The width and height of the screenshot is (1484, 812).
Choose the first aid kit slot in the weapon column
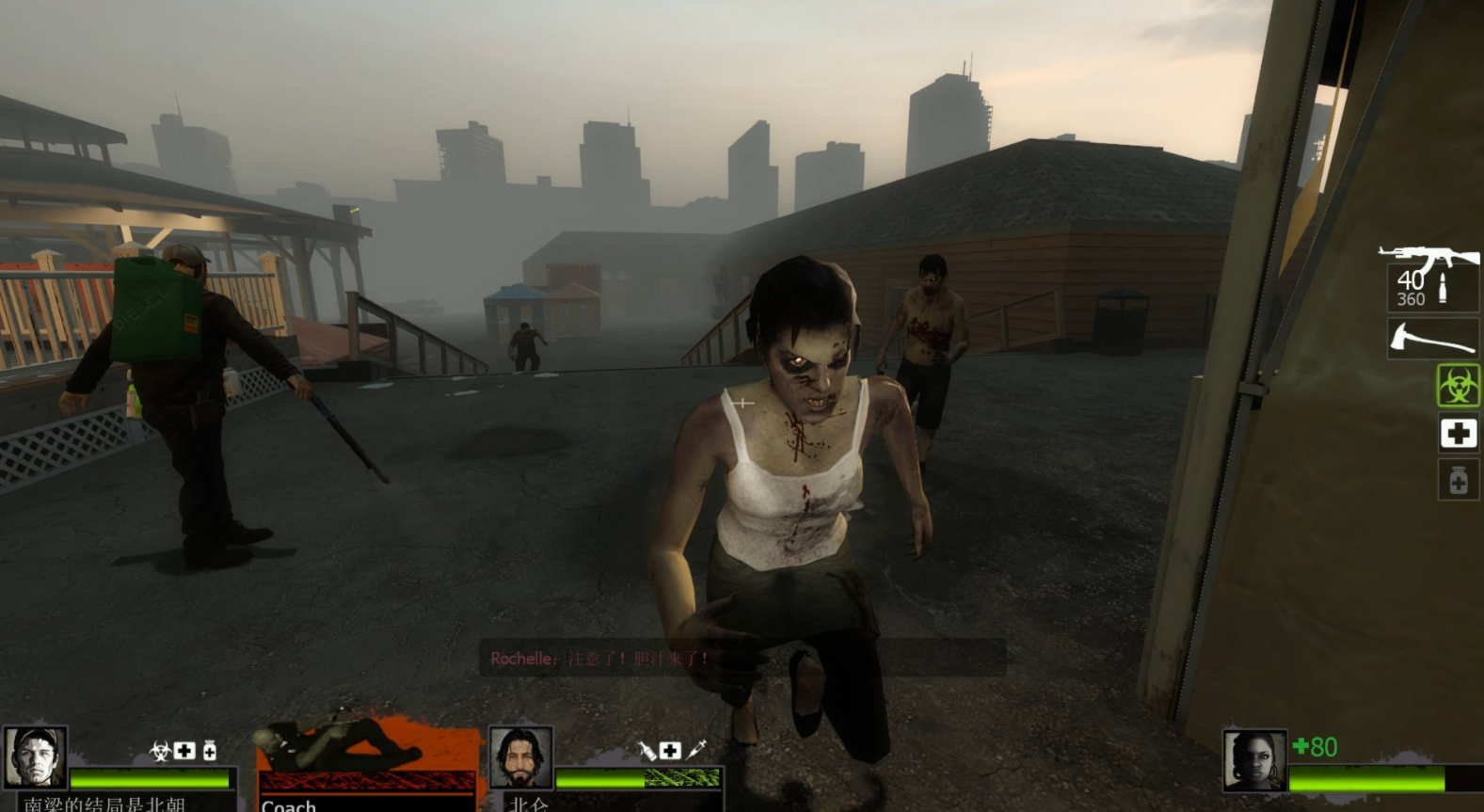[1458, 433]
